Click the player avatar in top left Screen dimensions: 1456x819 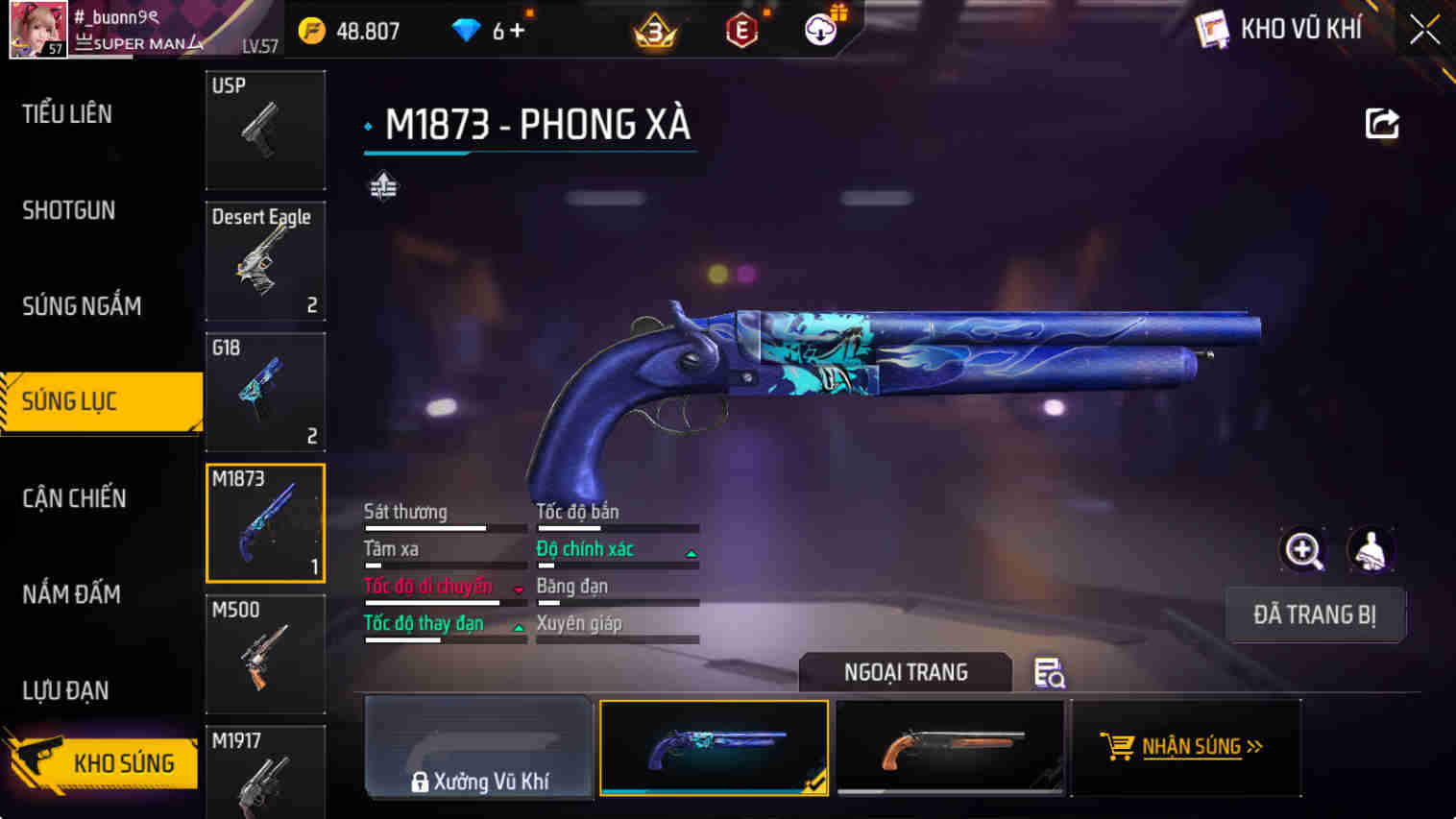point(38,29)
